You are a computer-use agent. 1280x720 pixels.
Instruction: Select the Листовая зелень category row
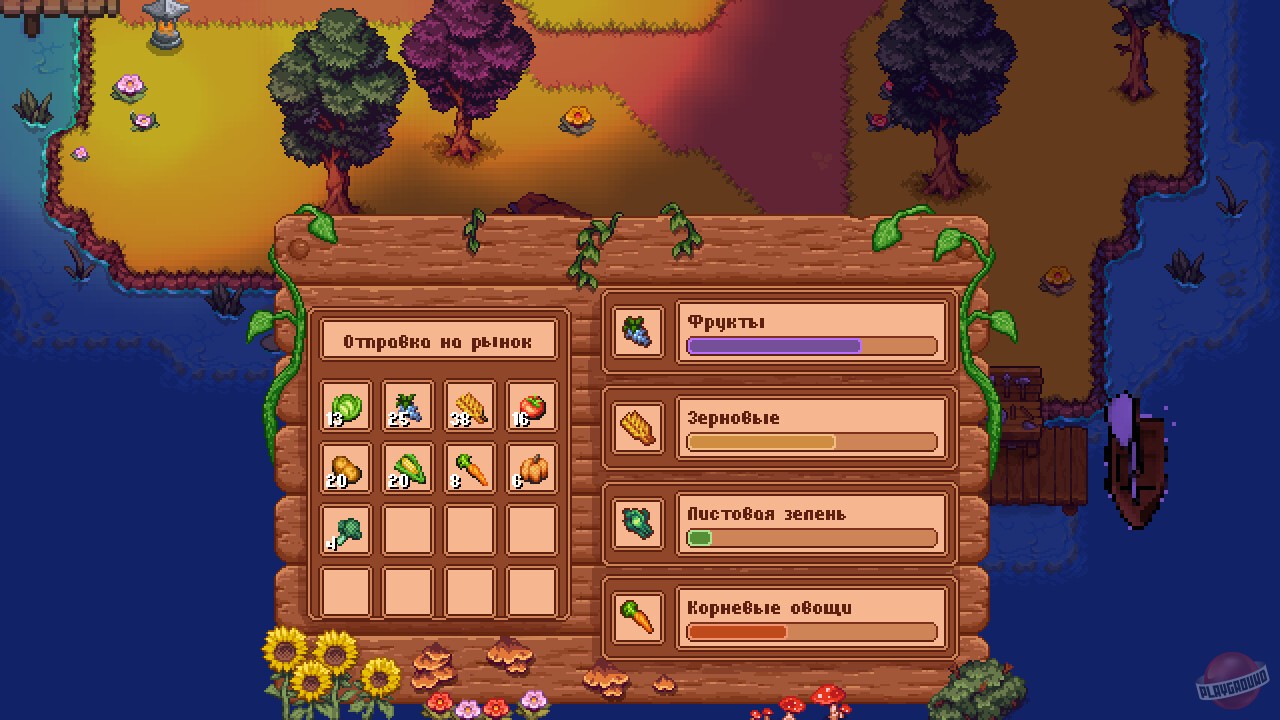(x=810, y=523)
